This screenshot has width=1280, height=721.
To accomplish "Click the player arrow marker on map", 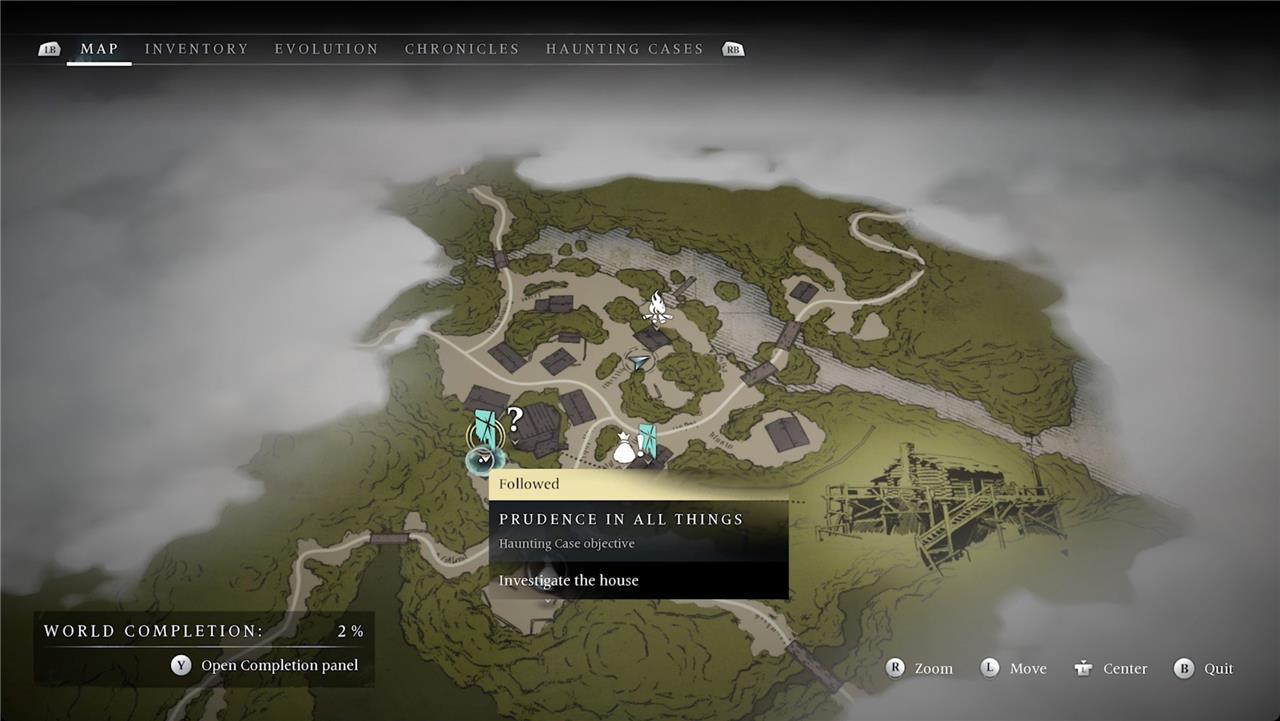I will click(639, 362).
